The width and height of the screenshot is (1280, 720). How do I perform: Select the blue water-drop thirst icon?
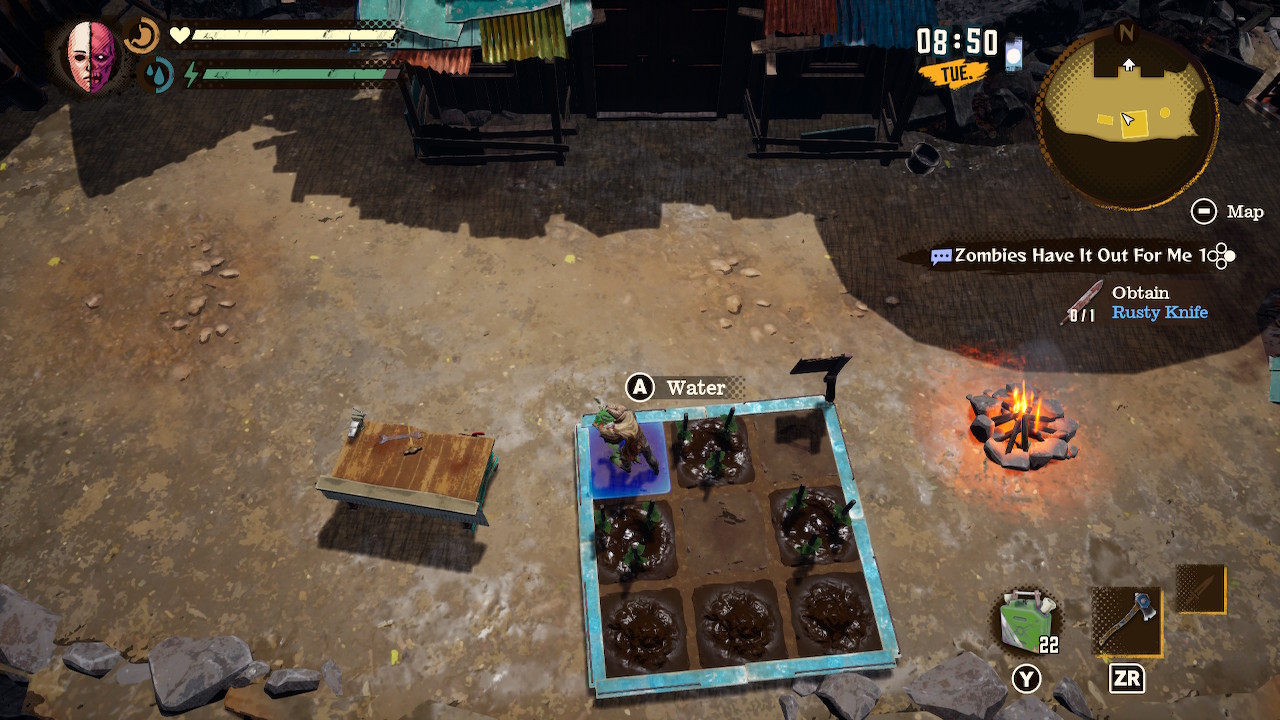pyautogui.click(x=155, y=75)
